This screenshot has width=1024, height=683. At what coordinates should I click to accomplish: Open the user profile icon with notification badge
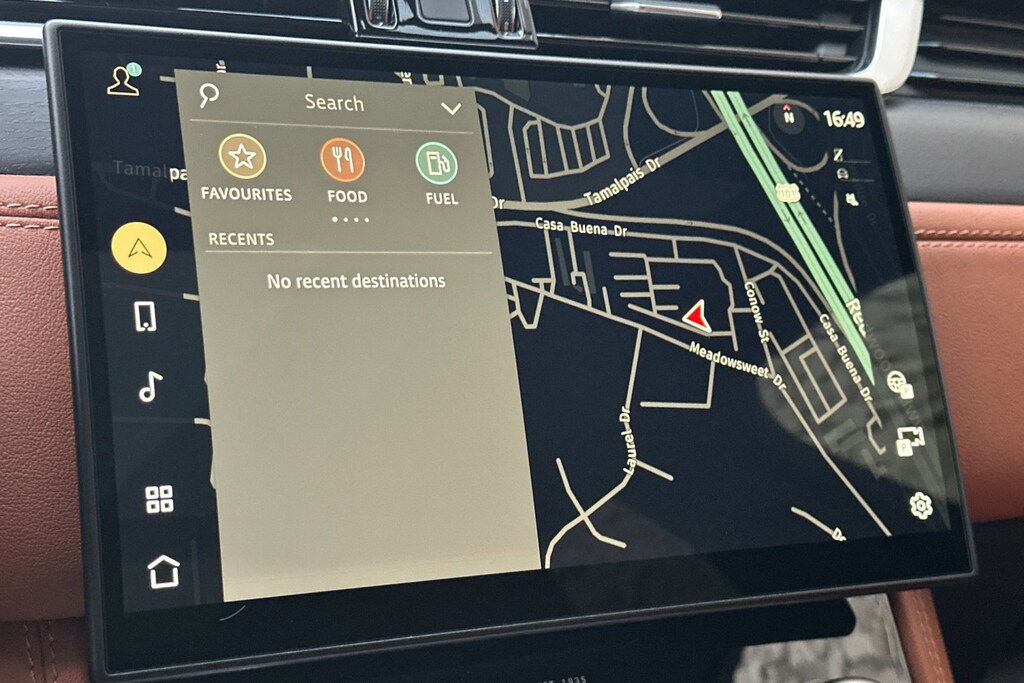pyautogui.click(x=123, y=81)
